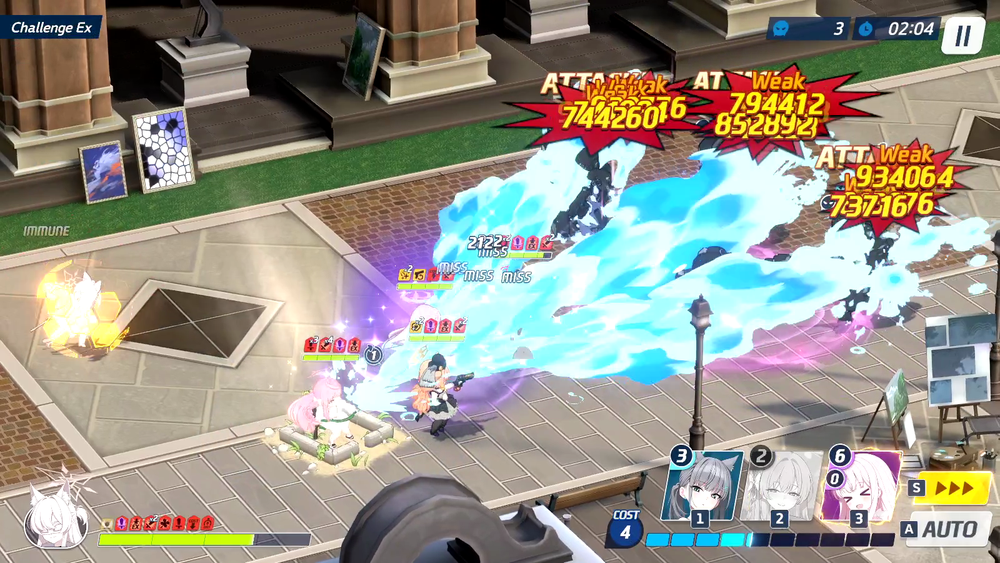Click the white-haired fox-eared student portrait
Viewport: 1000px width, 563px height.
(x=55, y=517)
